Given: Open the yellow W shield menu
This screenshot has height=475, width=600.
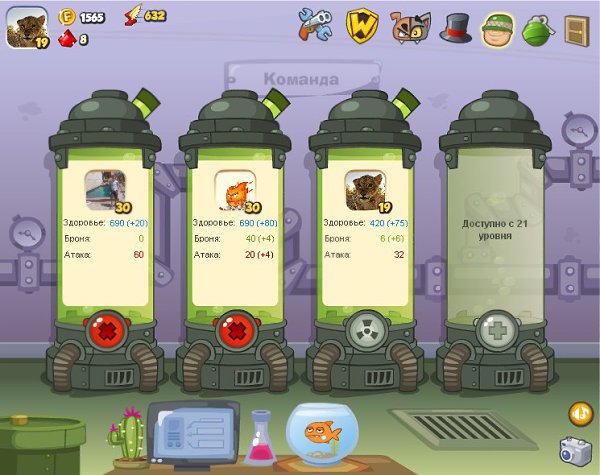Looking at the screenshot, I should point(361,25).
